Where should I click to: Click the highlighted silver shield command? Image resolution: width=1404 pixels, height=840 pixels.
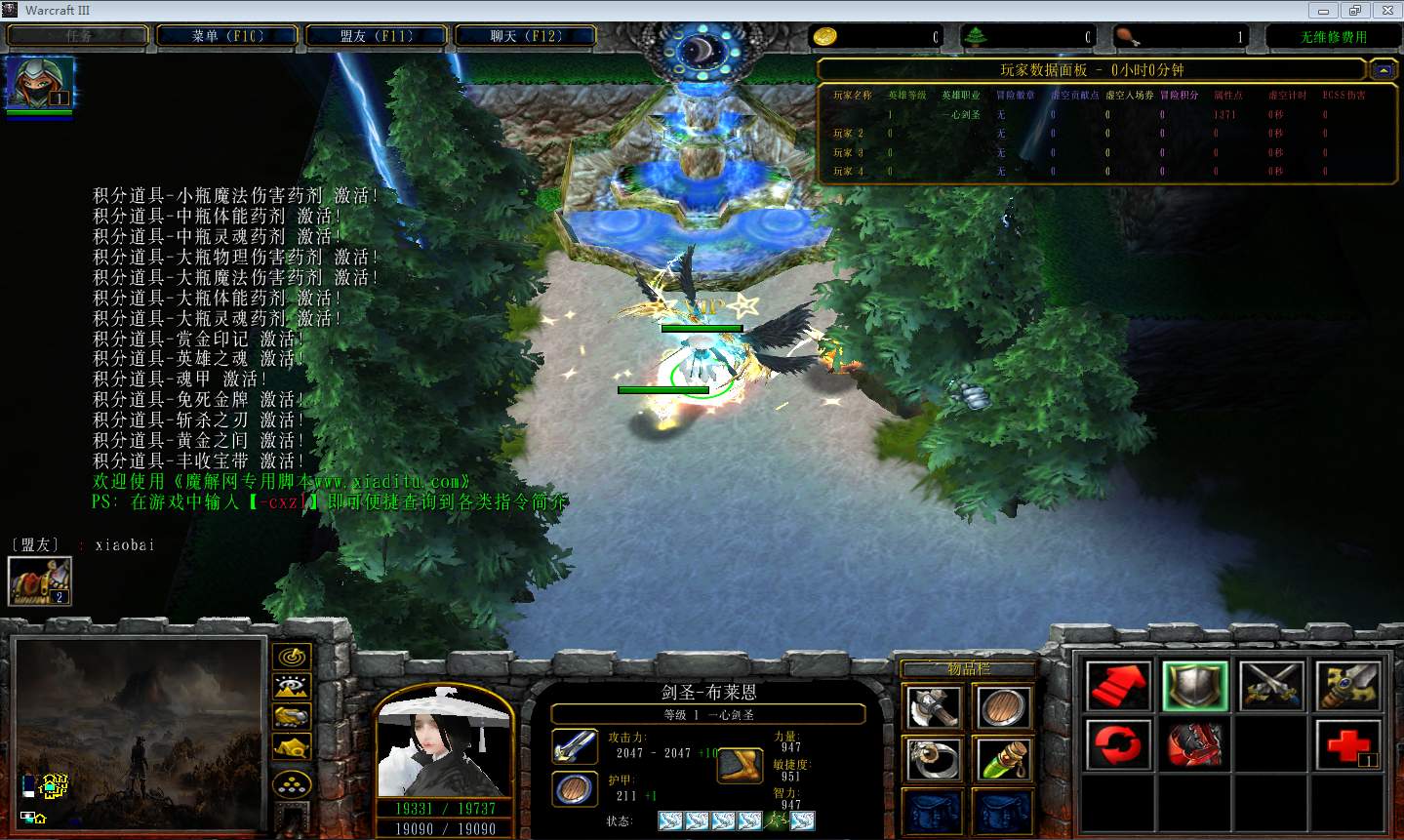(x=1194, y=686)
